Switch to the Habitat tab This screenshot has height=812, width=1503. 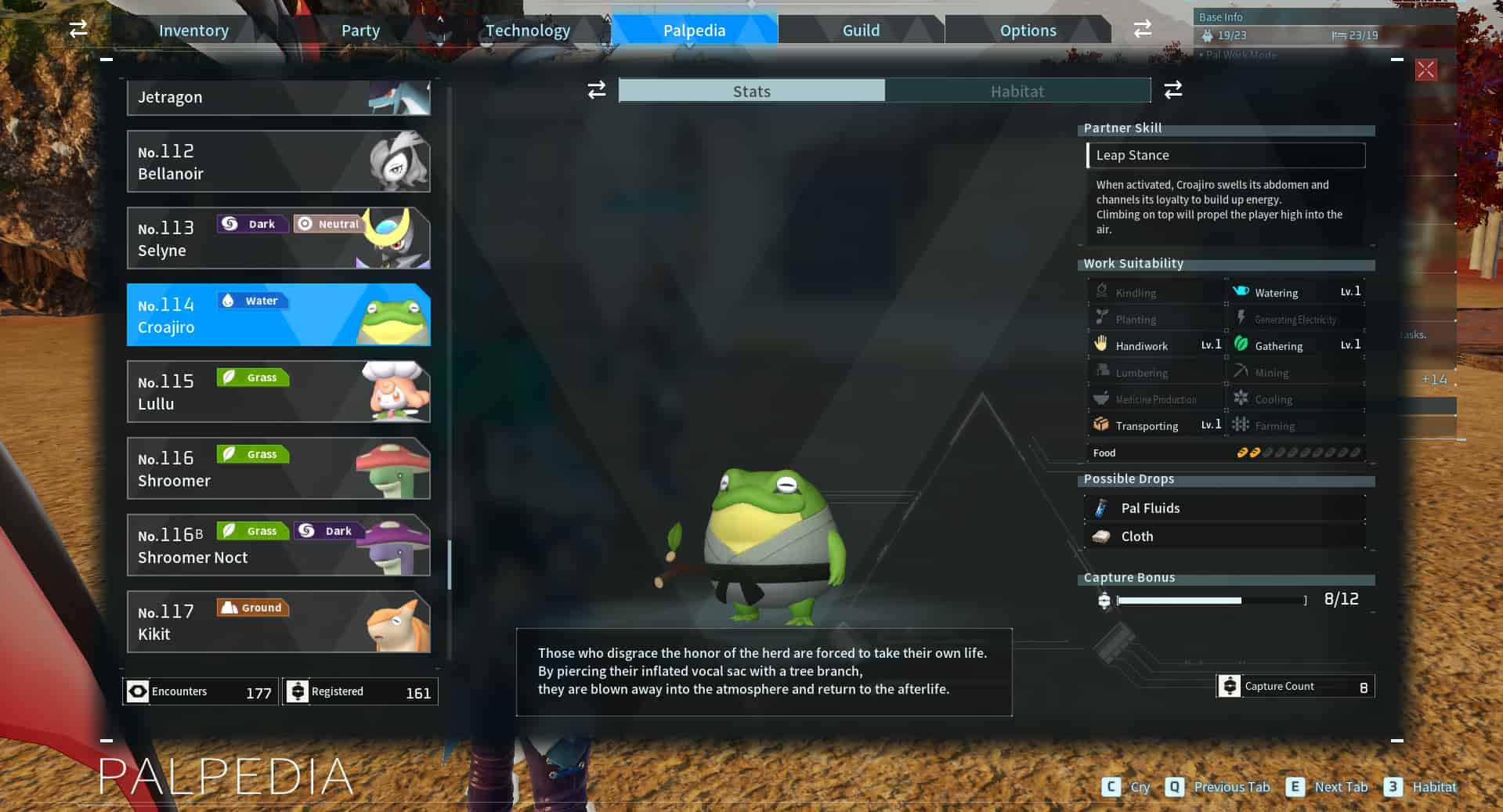(1016, 91)
